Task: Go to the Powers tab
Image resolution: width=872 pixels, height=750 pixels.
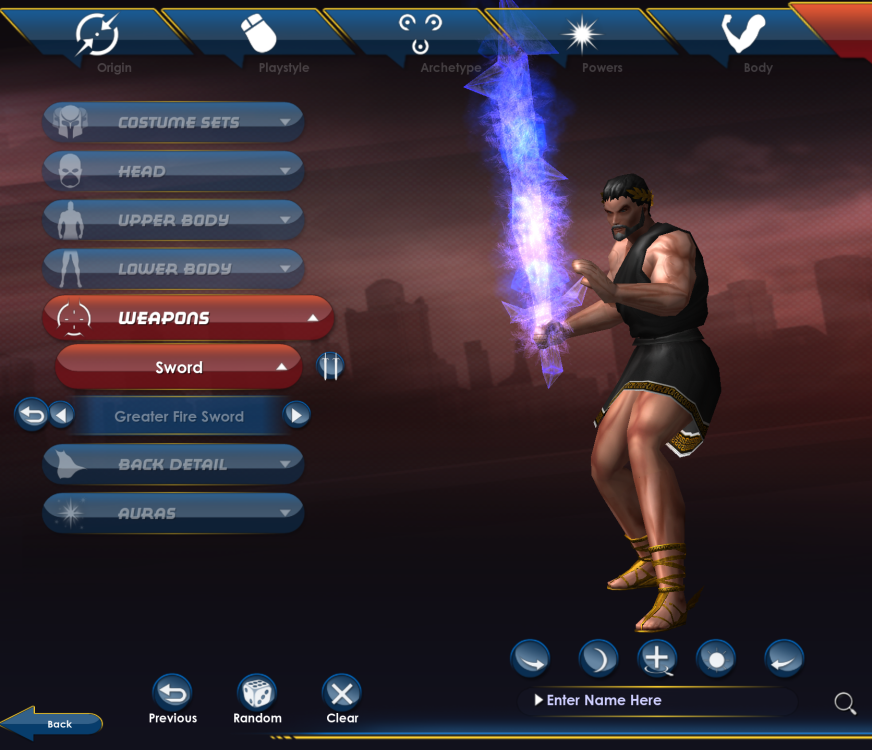Action: tap(583, 40)
